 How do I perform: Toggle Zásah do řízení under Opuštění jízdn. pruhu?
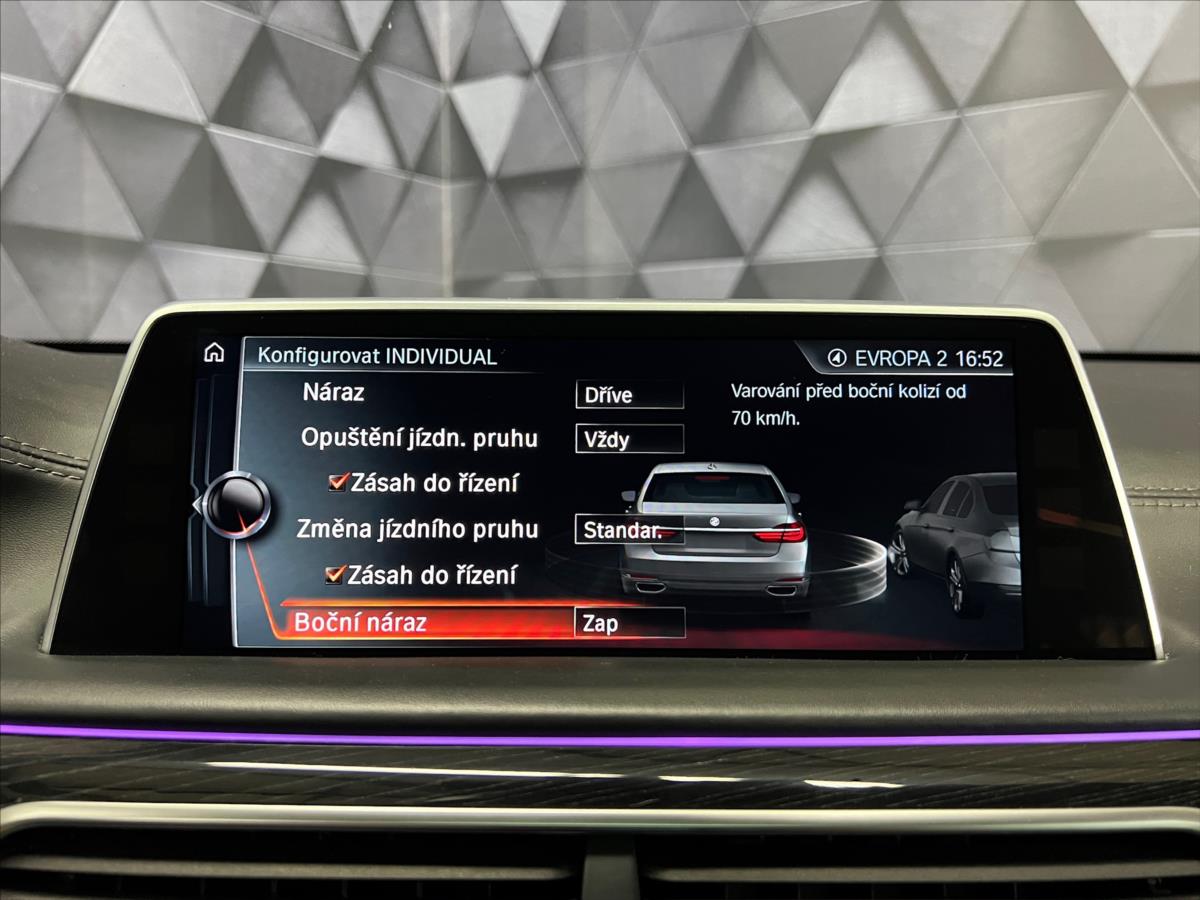pos(337,483)
